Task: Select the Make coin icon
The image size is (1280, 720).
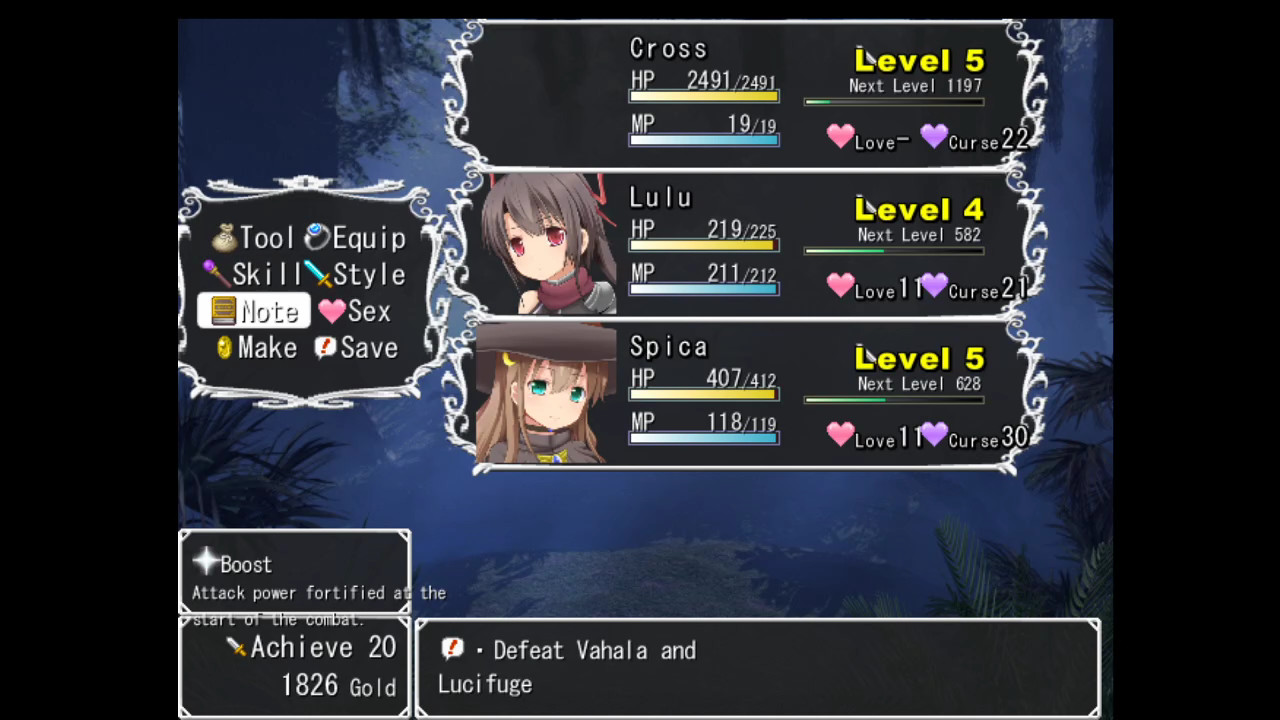Action: coord(222,347)
